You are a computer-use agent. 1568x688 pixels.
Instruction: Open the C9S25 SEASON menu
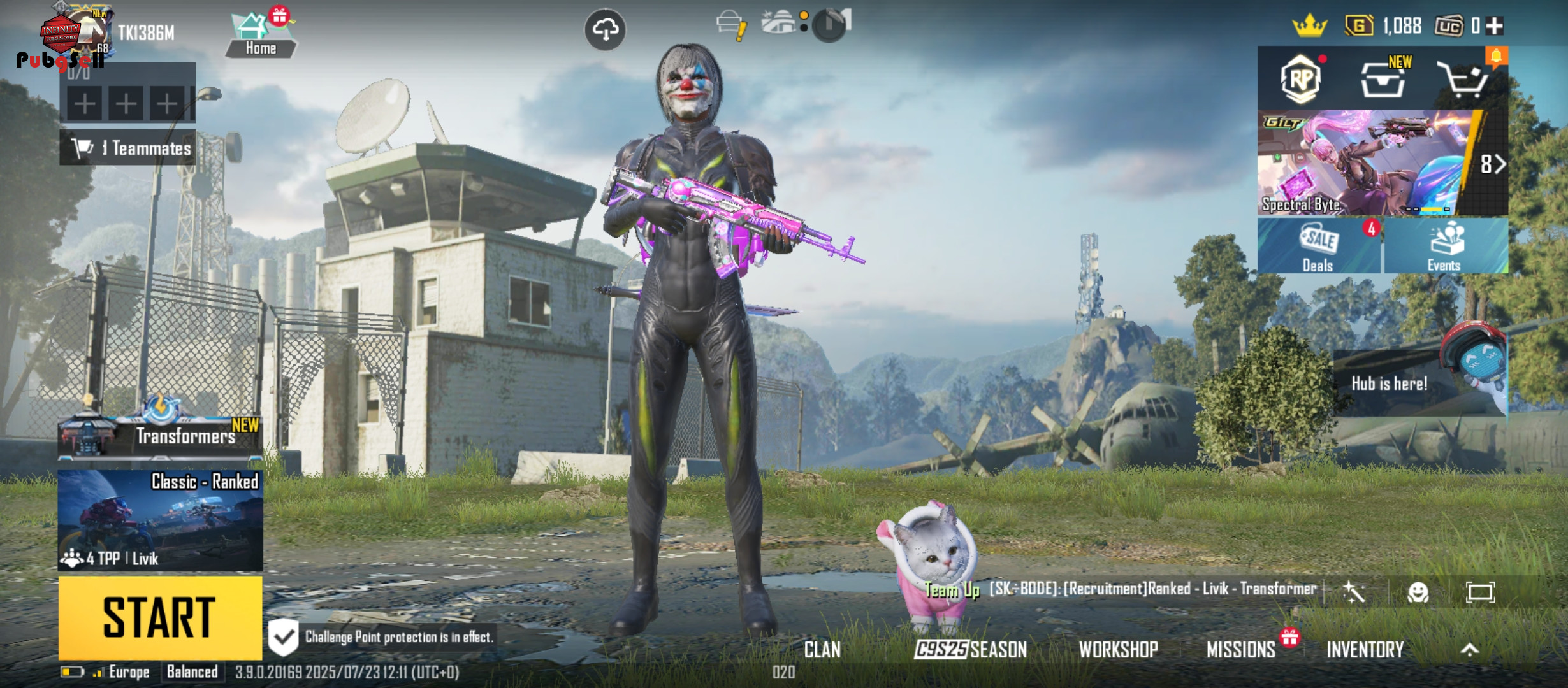pyautogui.click(x=970, y=649)
